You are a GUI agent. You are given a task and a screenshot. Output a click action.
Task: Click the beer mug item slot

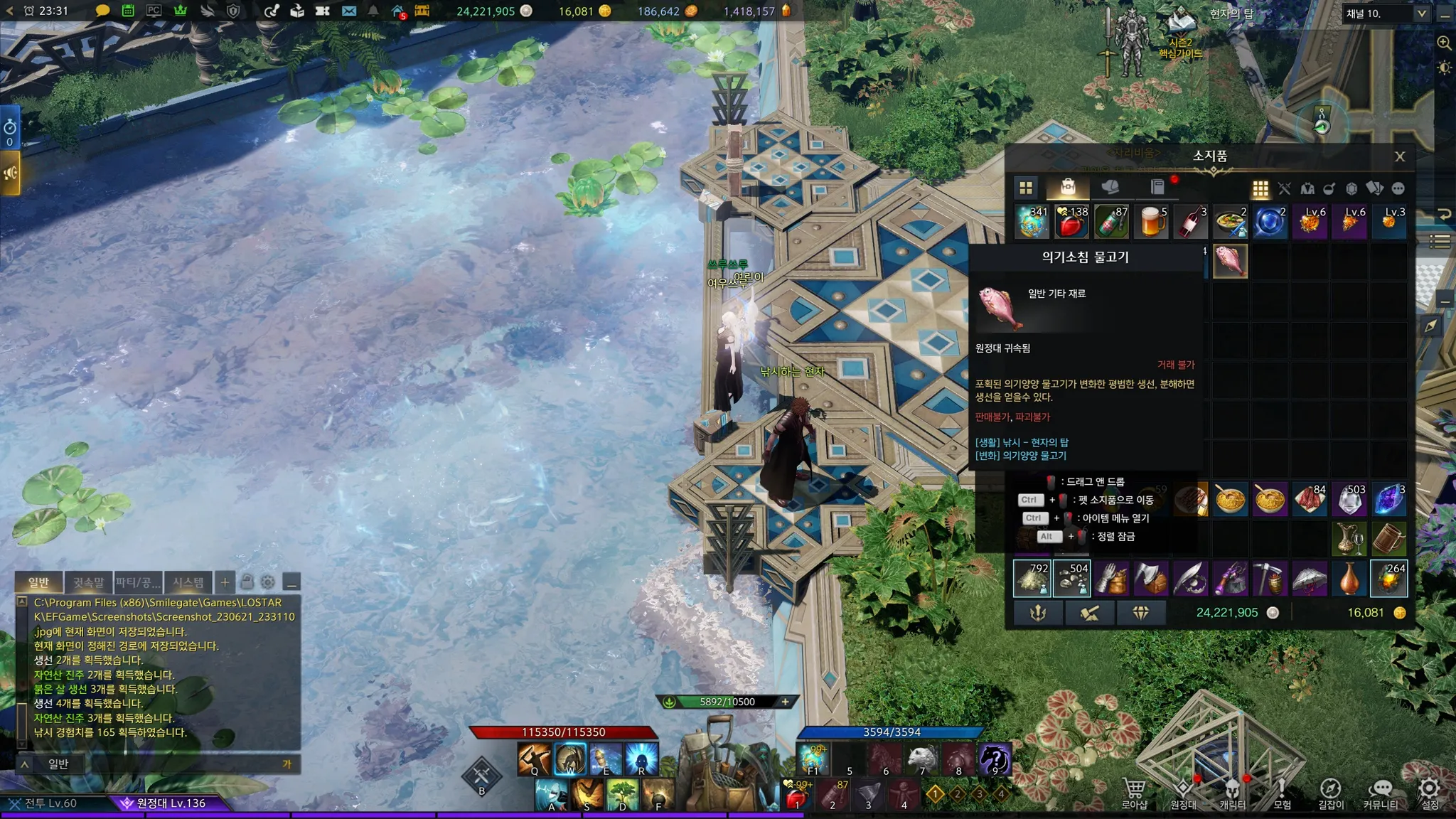click(1151, 222)
